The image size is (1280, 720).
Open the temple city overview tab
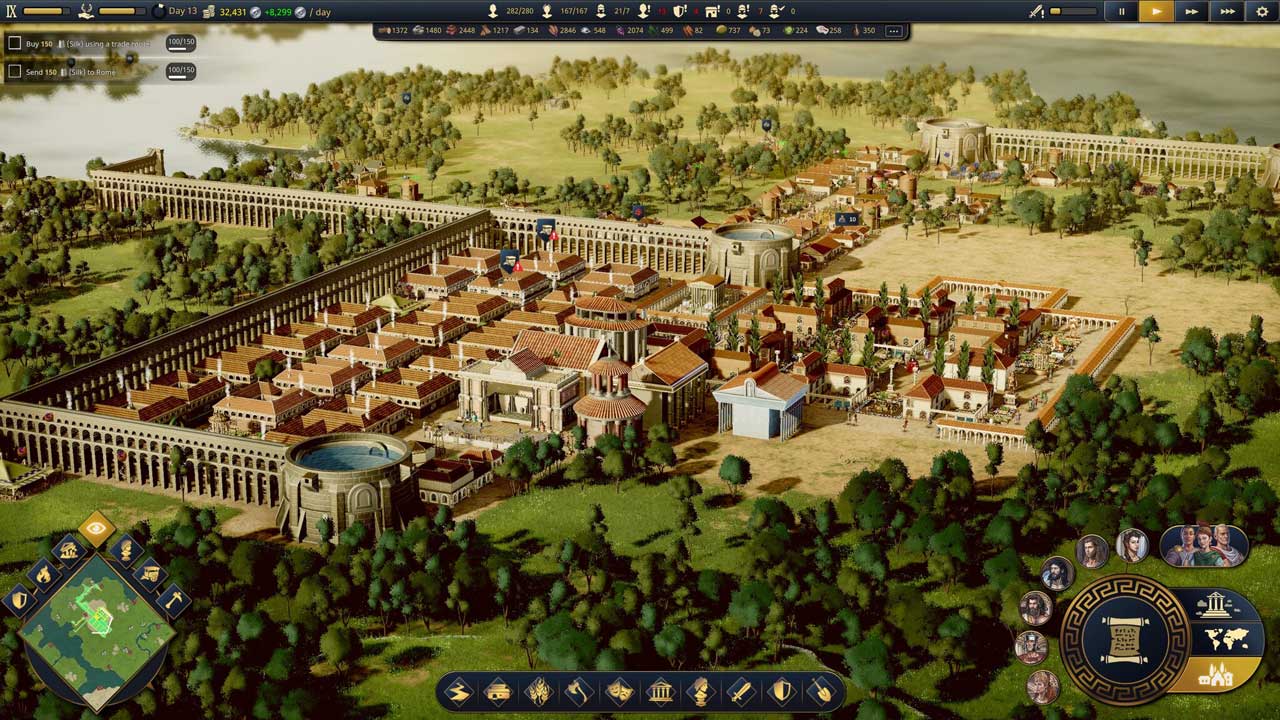(x=1214, y=604)
